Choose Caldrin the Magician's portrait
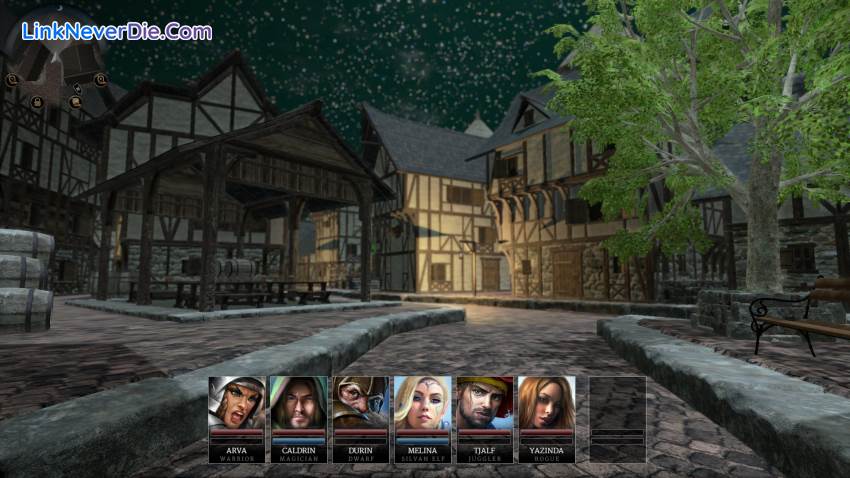The height and width of the screenshot is (478, 850). pos(299,404)
